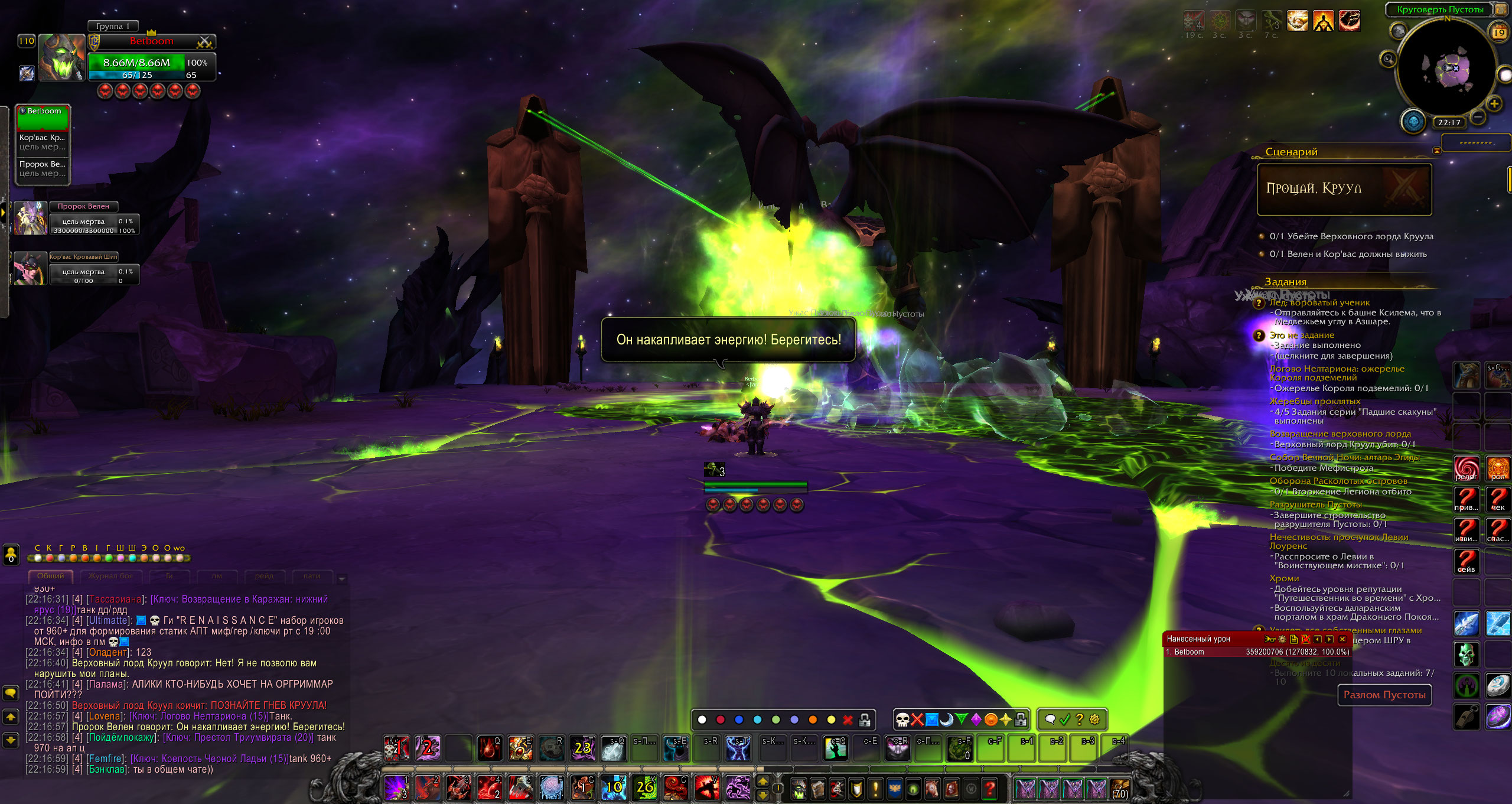This screenshot has height=804, width=1512.
Task: Place the skull raid target marker
Action: [902, 720]
